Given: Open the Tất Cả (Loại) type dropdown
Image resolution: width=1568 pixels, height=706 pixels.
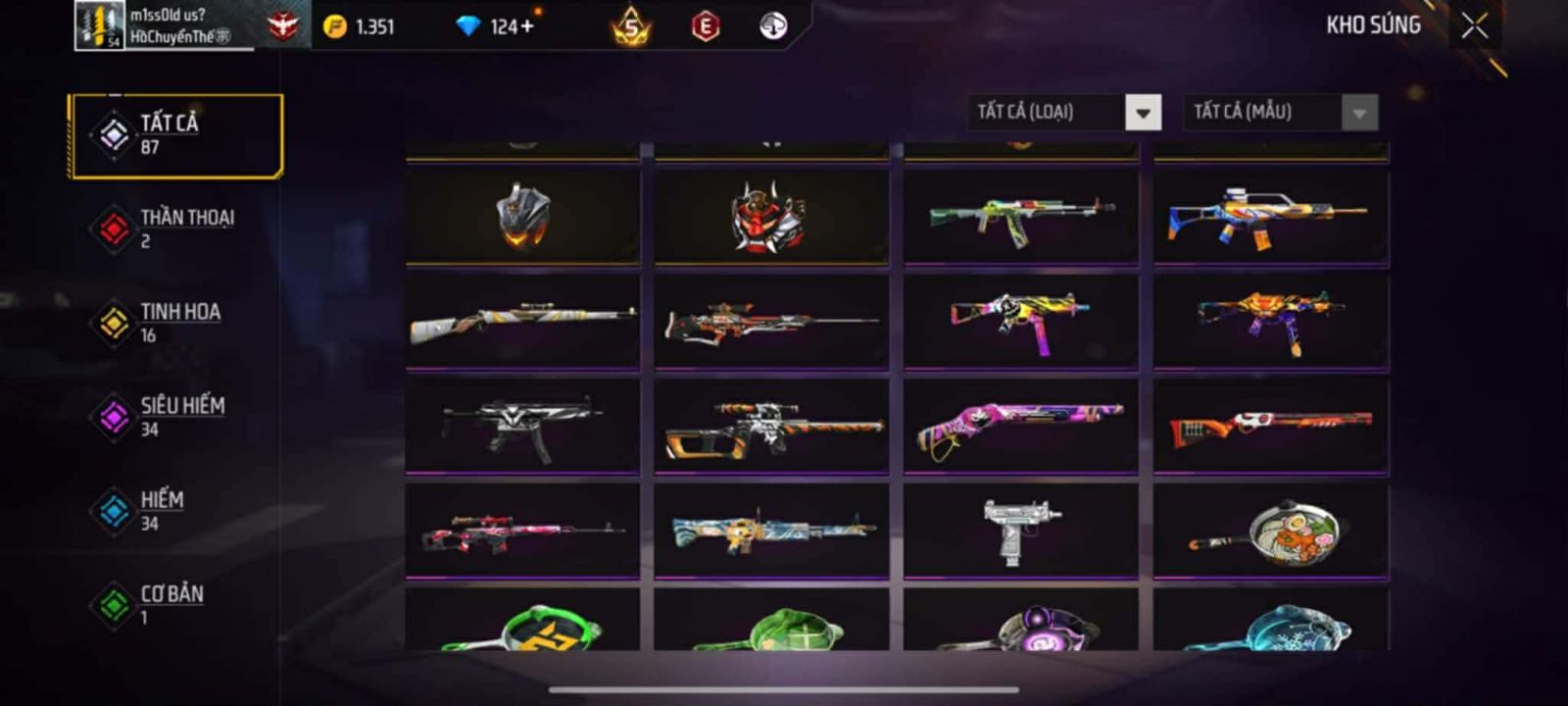Looking at the screenshot, I should click(x=1143, y=113).
